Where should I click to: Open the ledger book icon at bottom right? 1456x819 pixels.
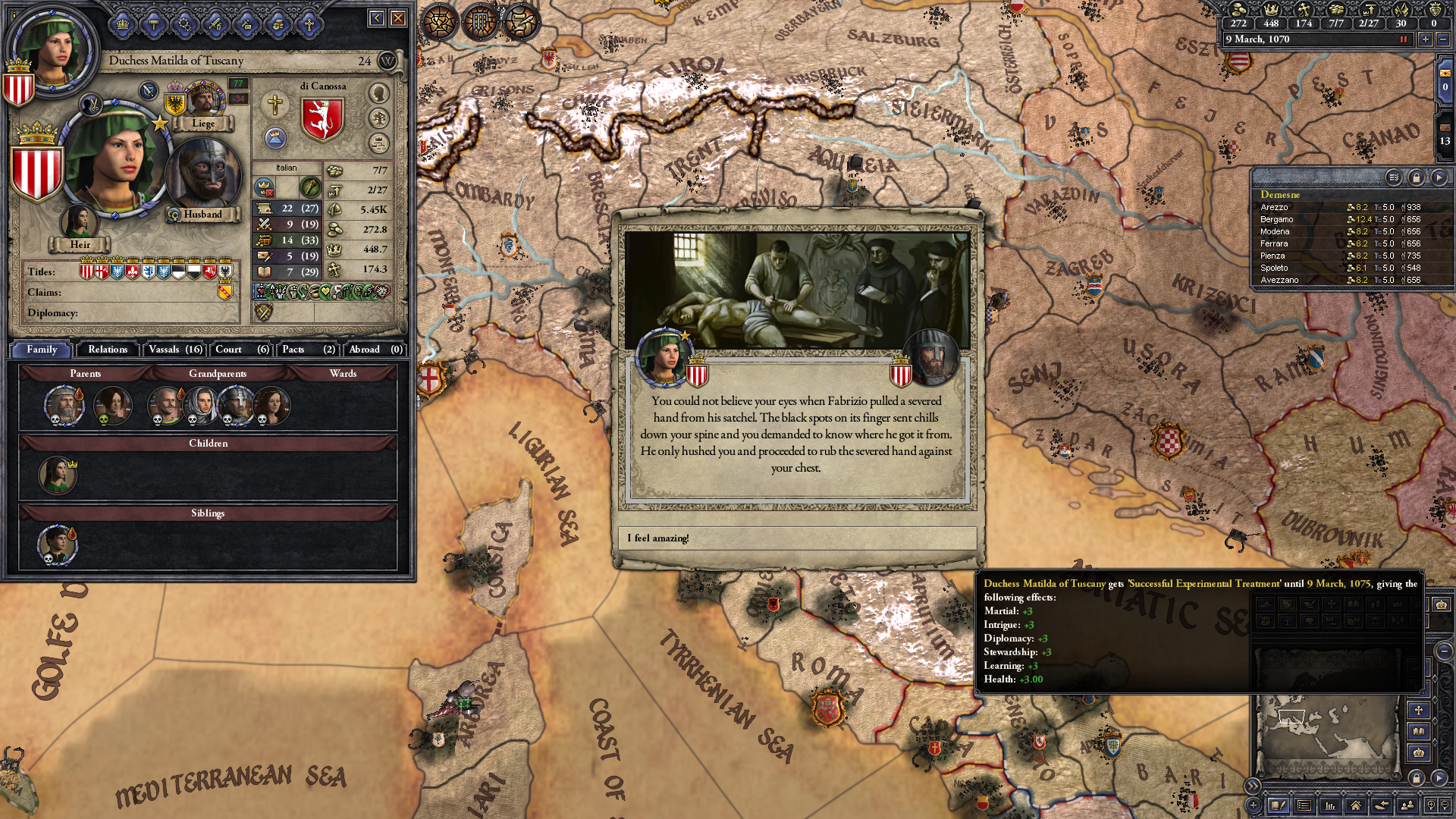pyautogui.click(x=1279, y=805)
